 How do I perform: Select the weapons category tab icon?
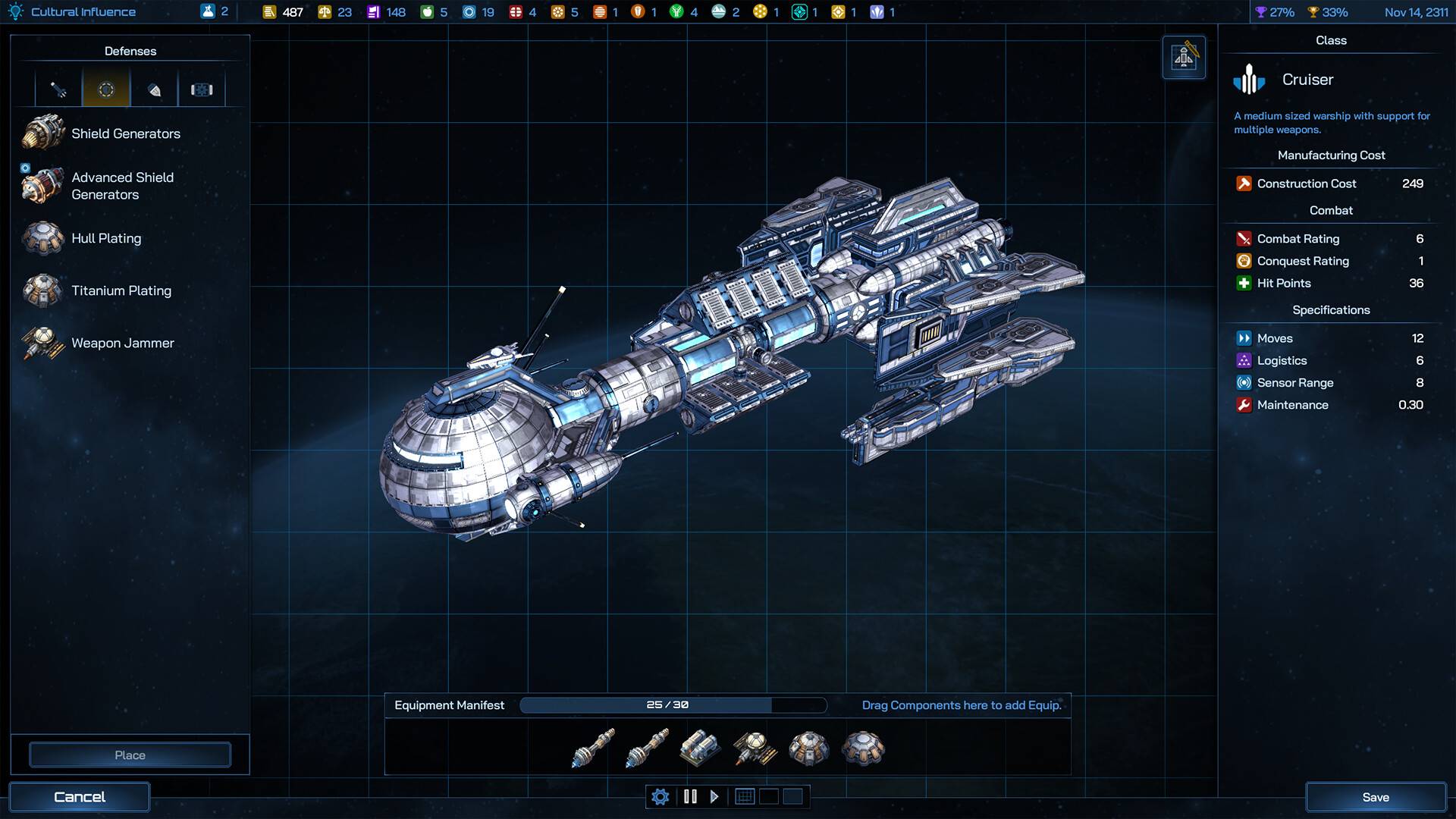coord(57,89)
